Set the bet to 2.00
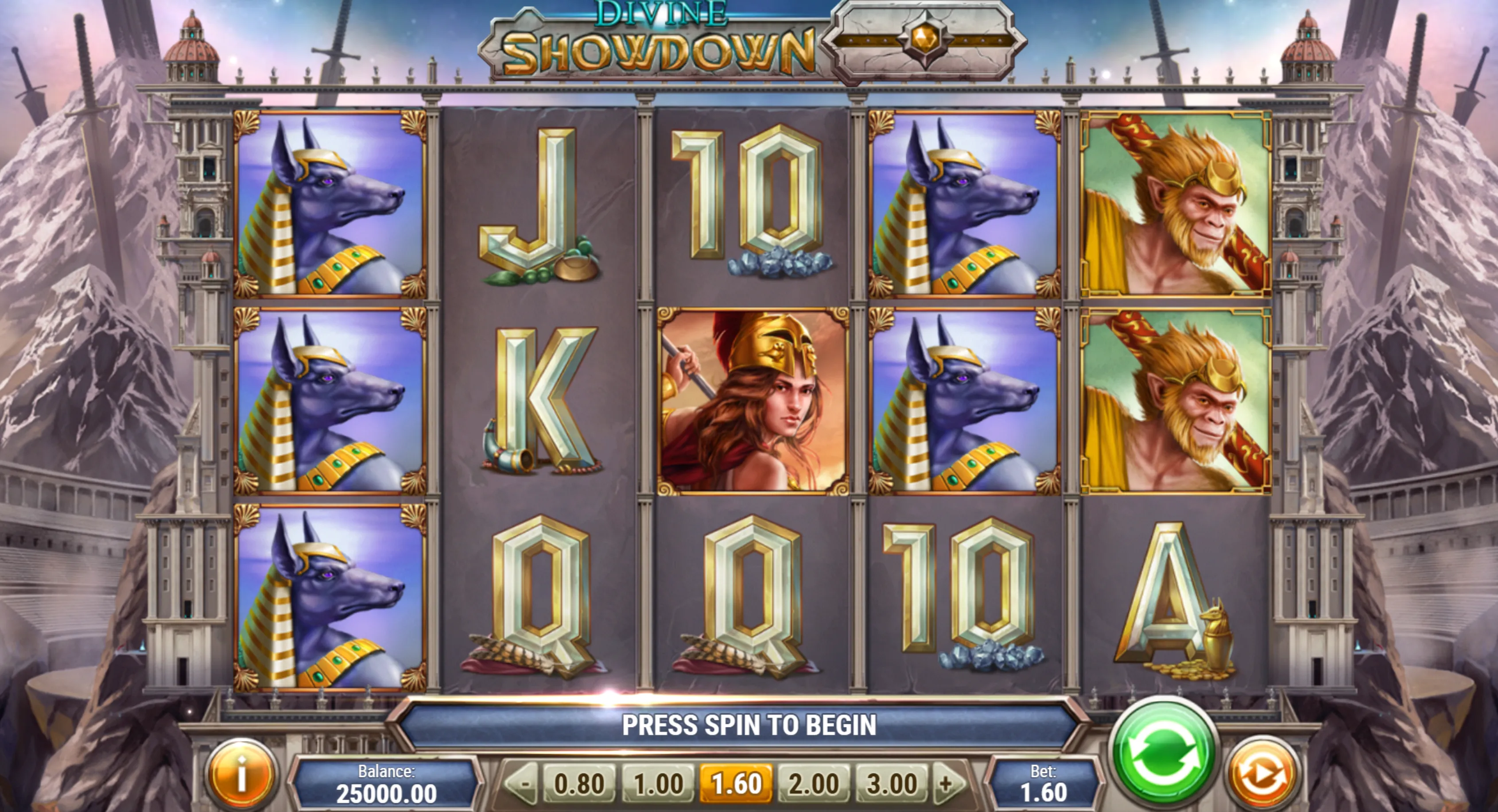This screenshot has width=1498, height=812. coord(814,784)
